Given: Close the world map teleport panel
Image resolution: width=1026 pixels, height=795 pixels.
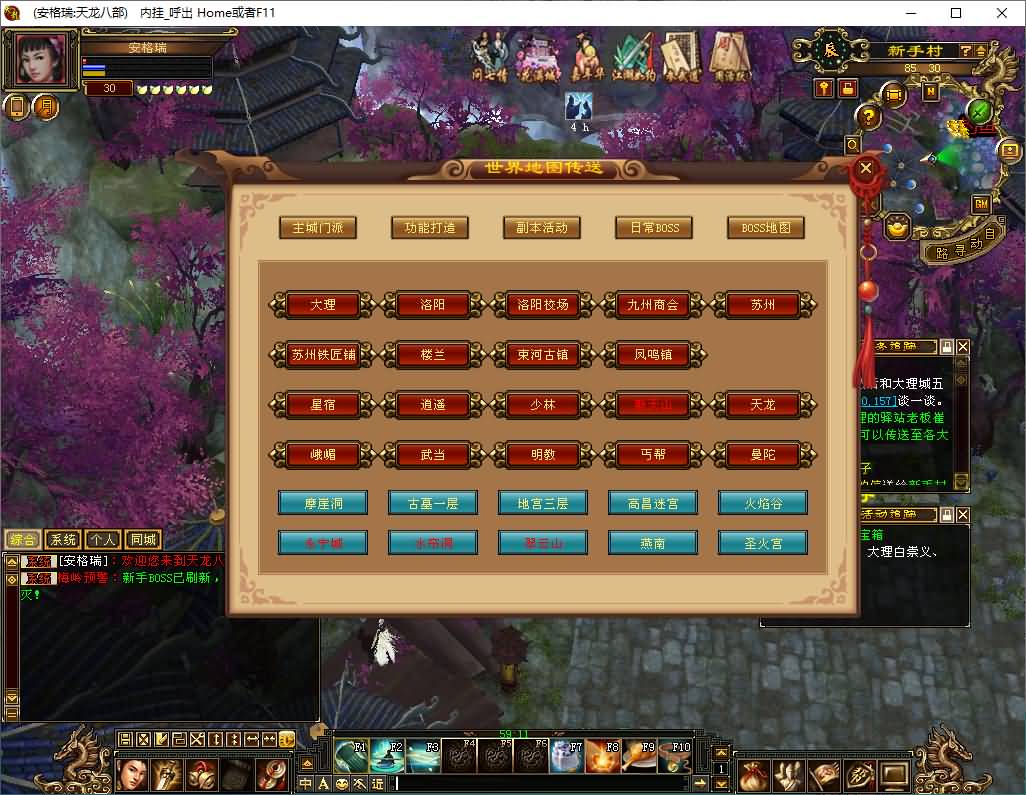Looking at the screenshot, I should [x=866, y=169].
